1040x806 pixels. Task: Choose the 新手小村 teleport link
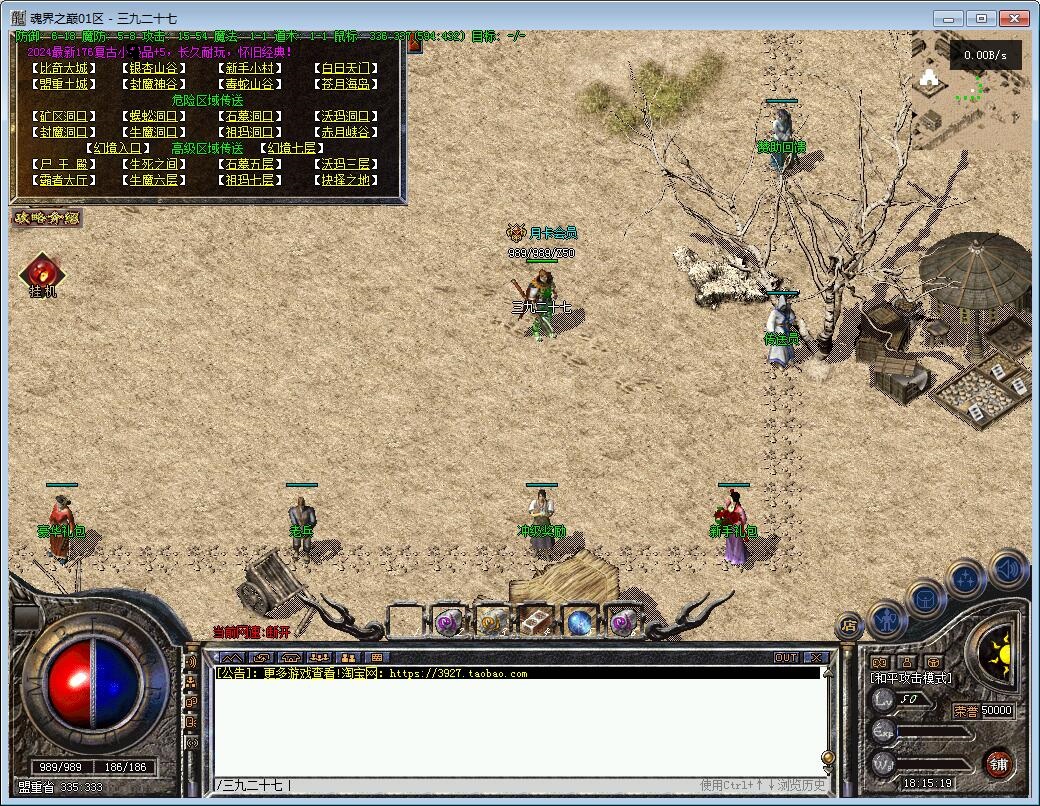point(248,69)
